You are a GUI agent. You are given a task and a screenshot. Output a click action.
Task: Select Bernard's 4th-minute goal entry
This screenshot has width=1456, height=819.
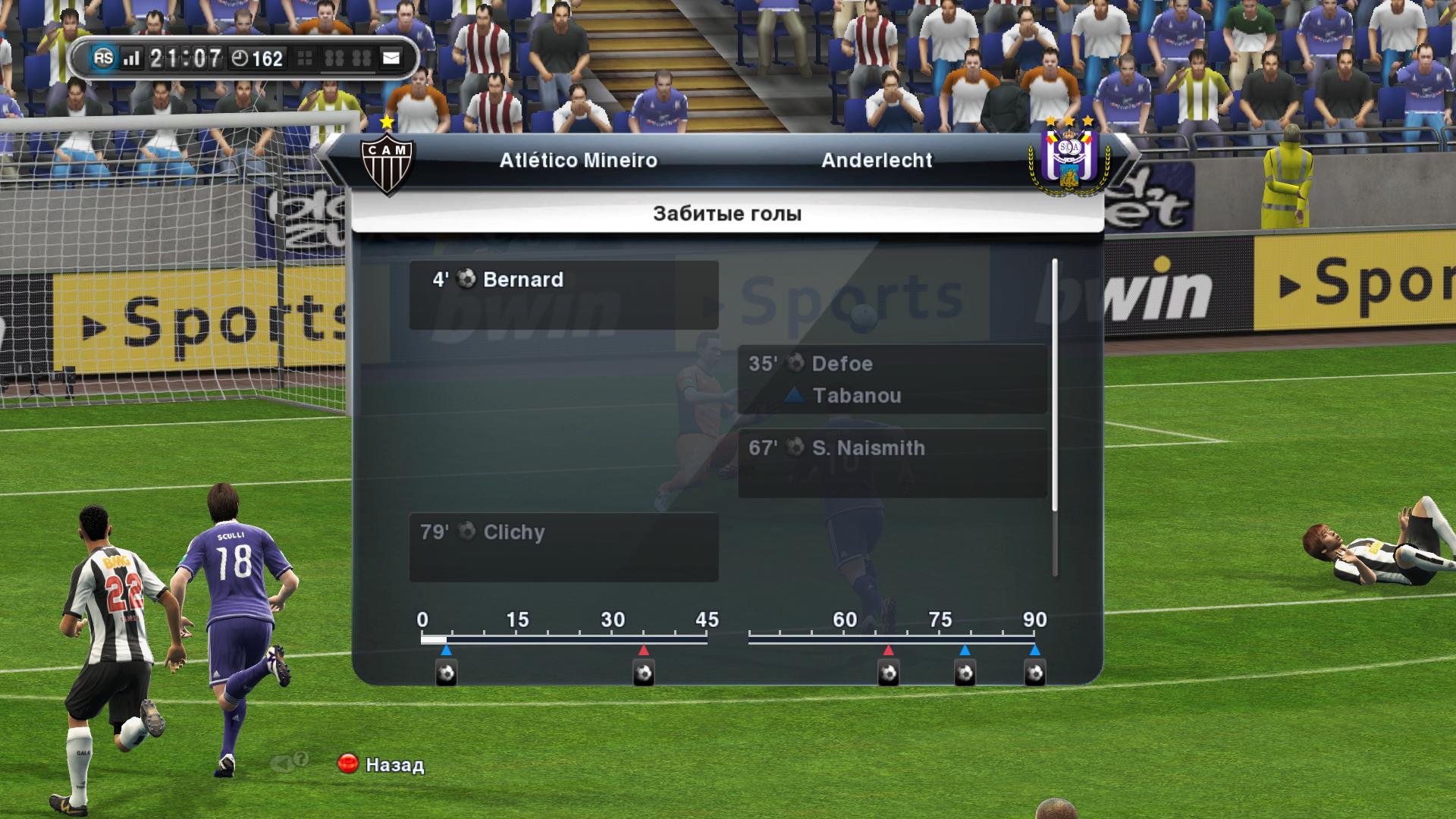563,294
